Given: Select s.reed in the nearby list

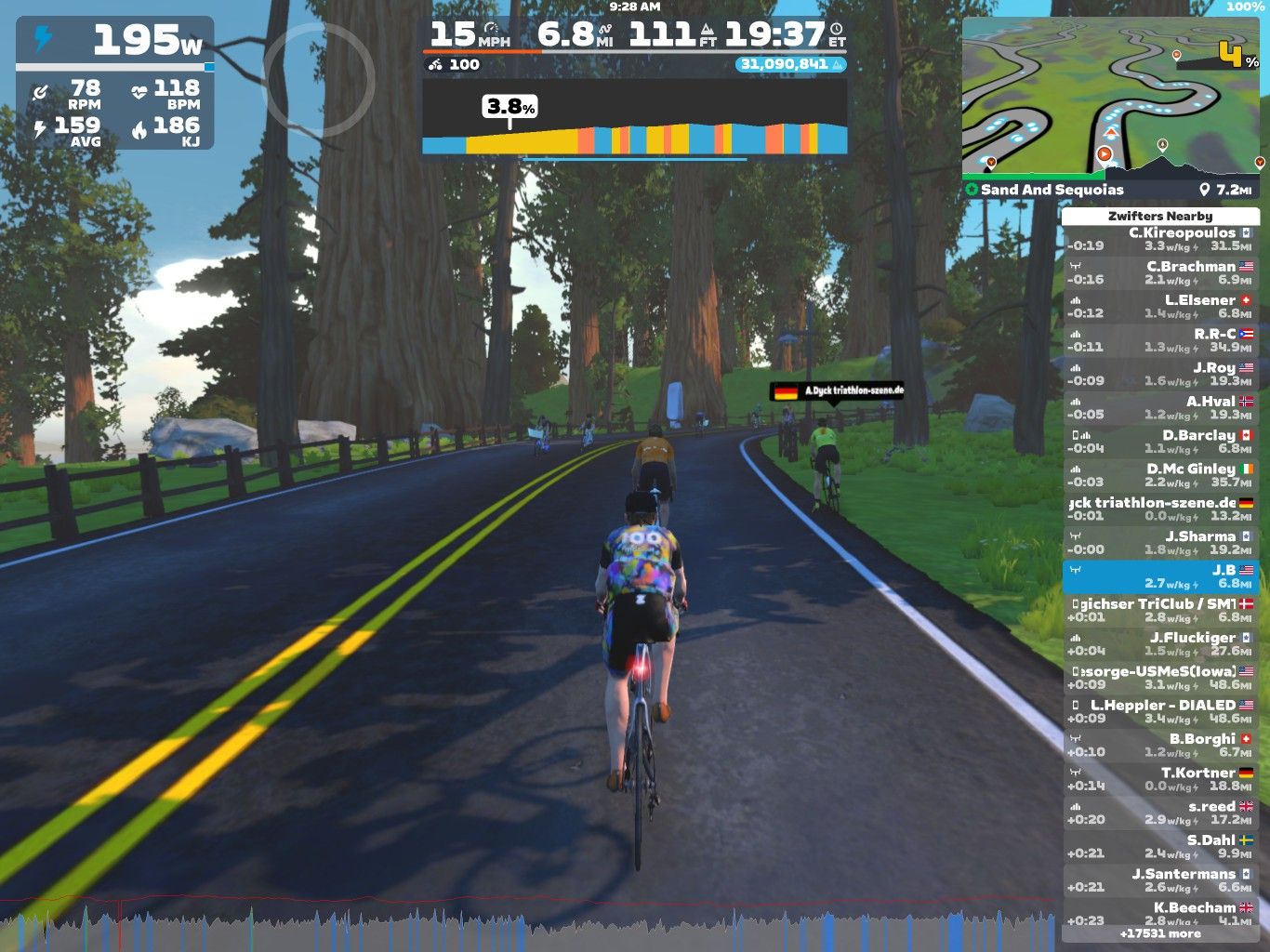Looking at the screenshot, I should (1160, 813).
